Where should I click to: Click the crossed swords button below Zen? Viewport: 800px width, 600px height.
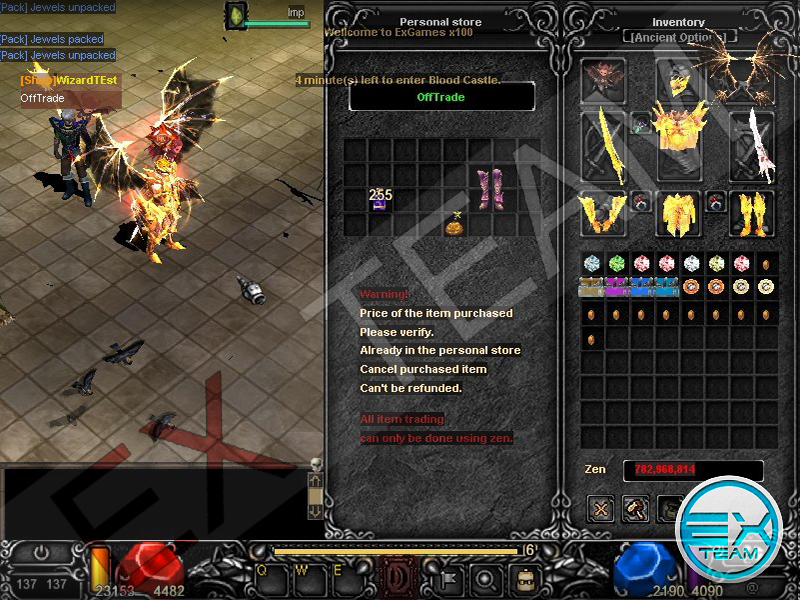600,509
